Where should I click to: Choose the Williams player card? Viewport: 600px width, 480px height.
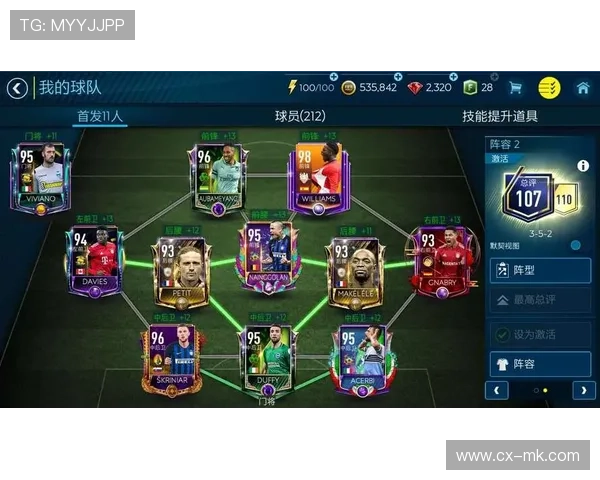point(317,178)
